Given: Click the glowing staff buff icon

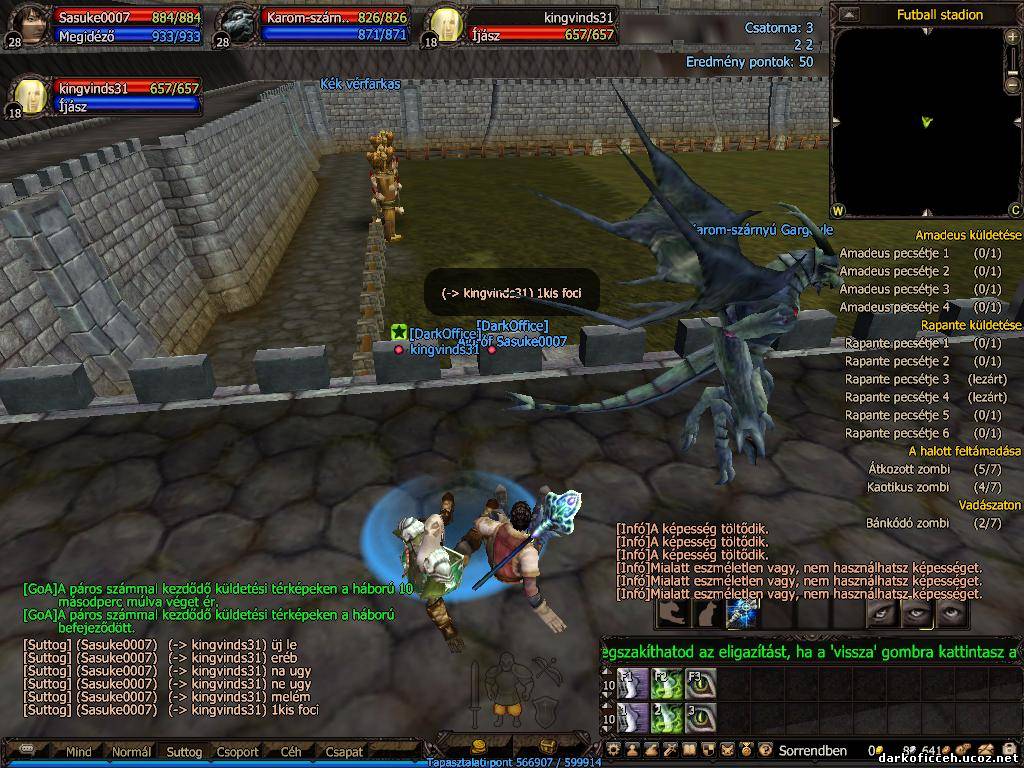Looking at the screenshot, I should 742,613.
